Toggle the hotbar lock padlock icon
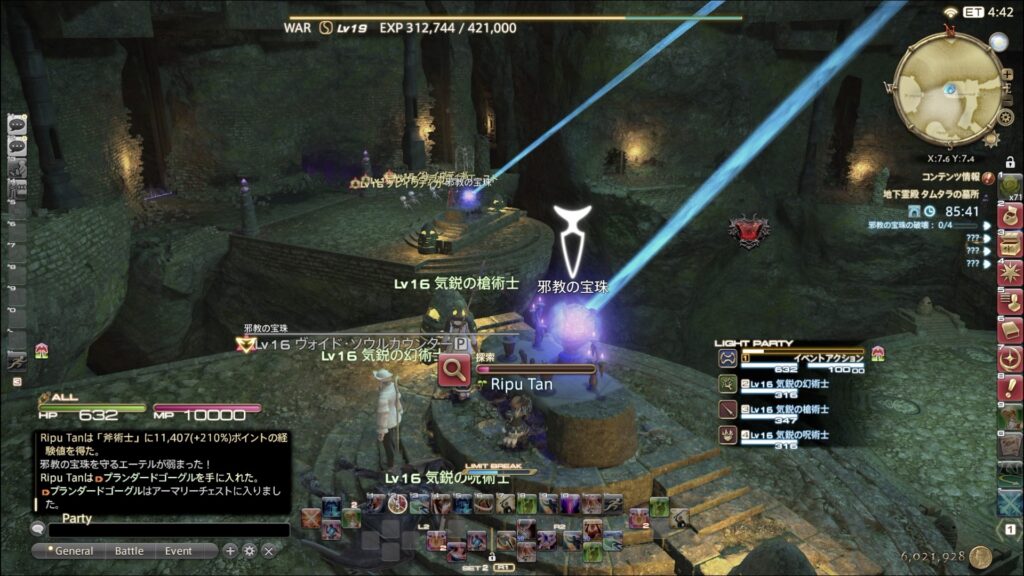1024x576 pixels. (1010, 161)
